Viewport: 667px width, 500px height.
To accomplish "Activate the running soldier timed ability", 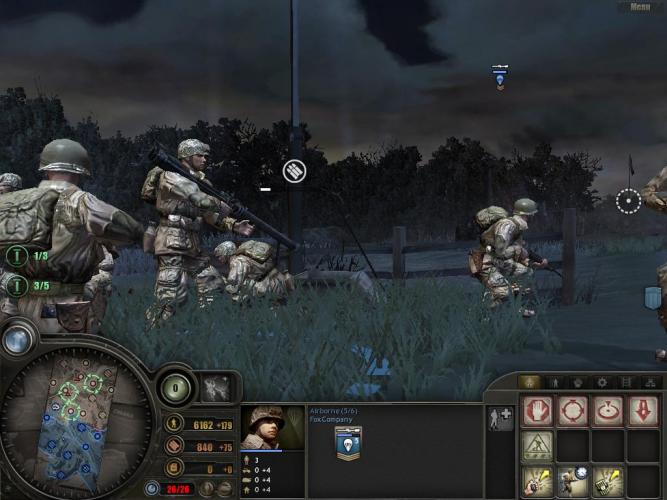I will [573, 481].
